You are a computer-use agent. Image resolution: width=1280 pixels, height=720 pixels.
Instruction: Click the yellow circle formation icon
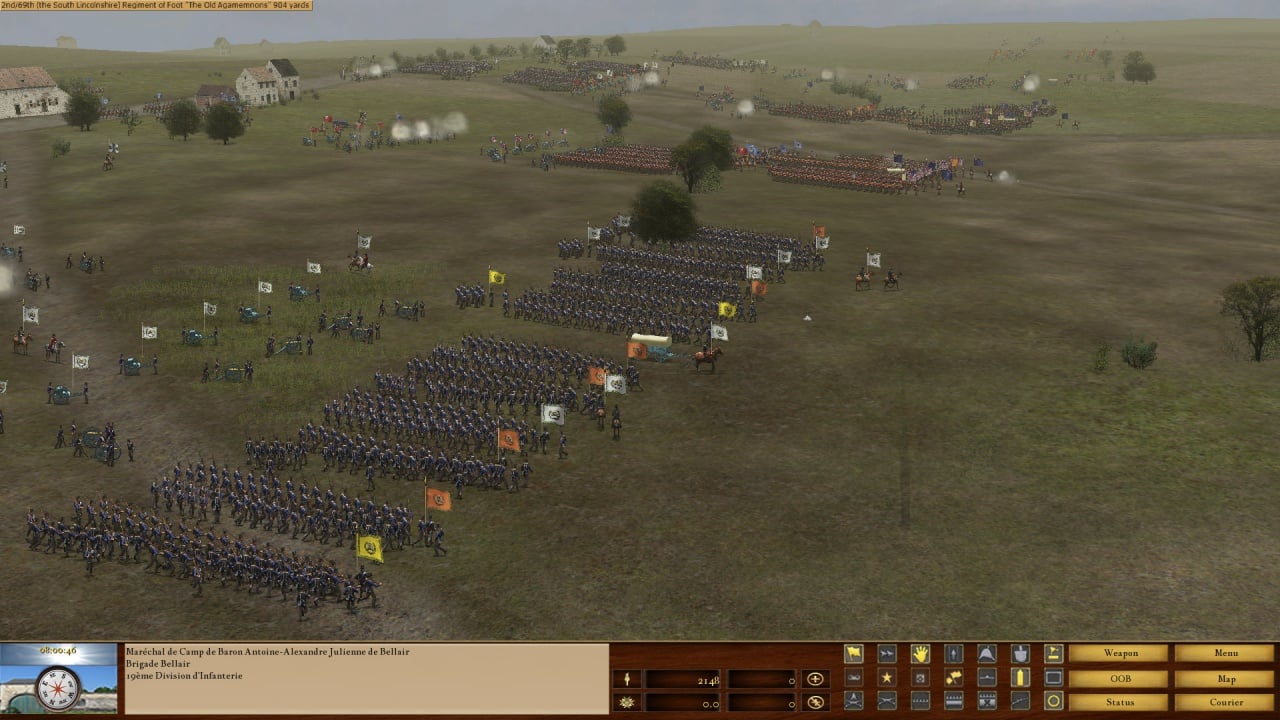pyautogui.click(x=1053, y=701)
